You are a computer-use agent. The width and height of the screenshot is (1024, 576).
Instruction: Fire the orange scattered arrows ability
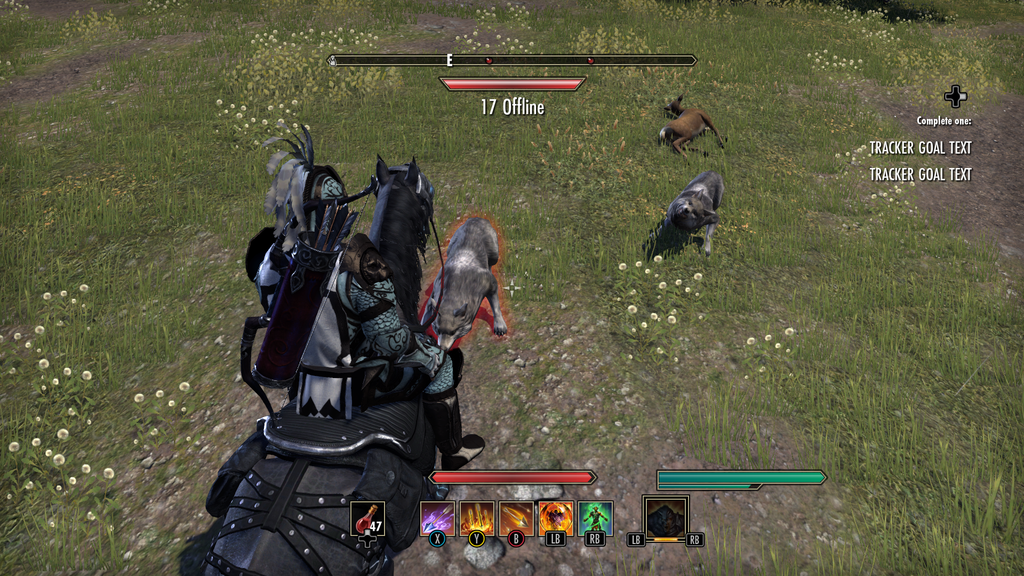[516, 518]
